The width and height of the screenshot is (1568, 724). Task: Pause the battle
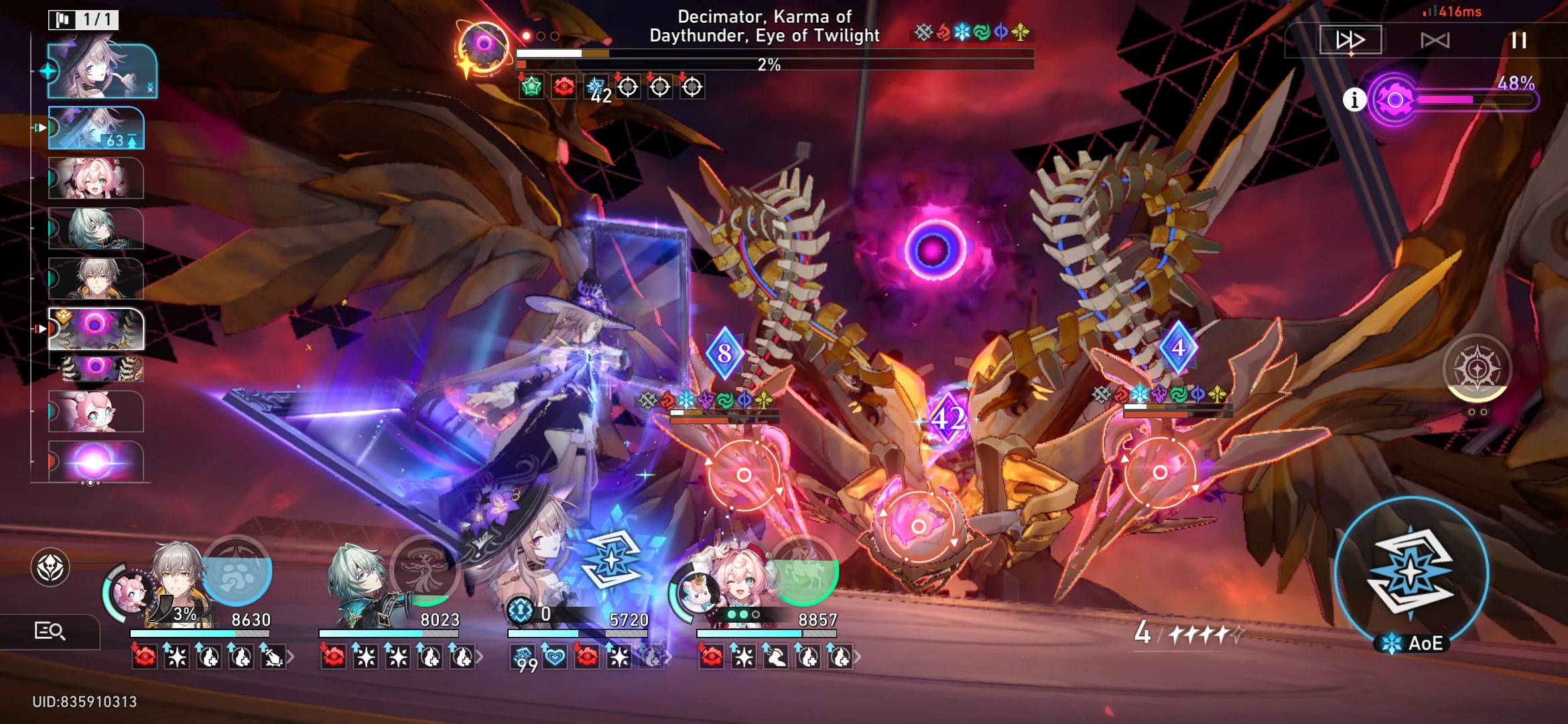pos(1518,40)
